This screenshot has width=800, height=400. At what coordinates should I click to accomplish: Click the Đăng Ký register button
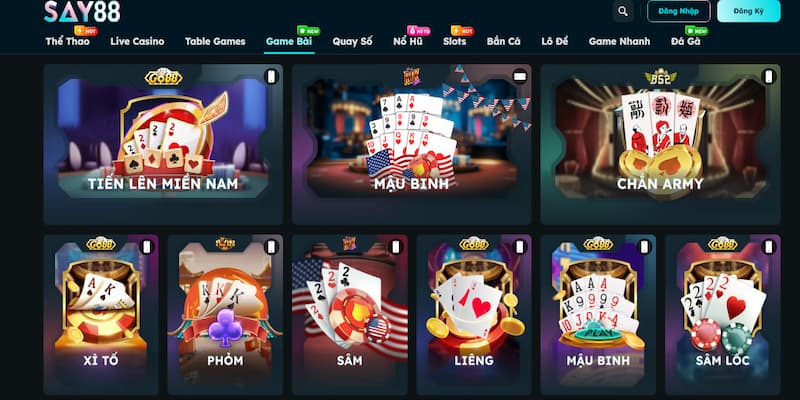coord(749,11)
